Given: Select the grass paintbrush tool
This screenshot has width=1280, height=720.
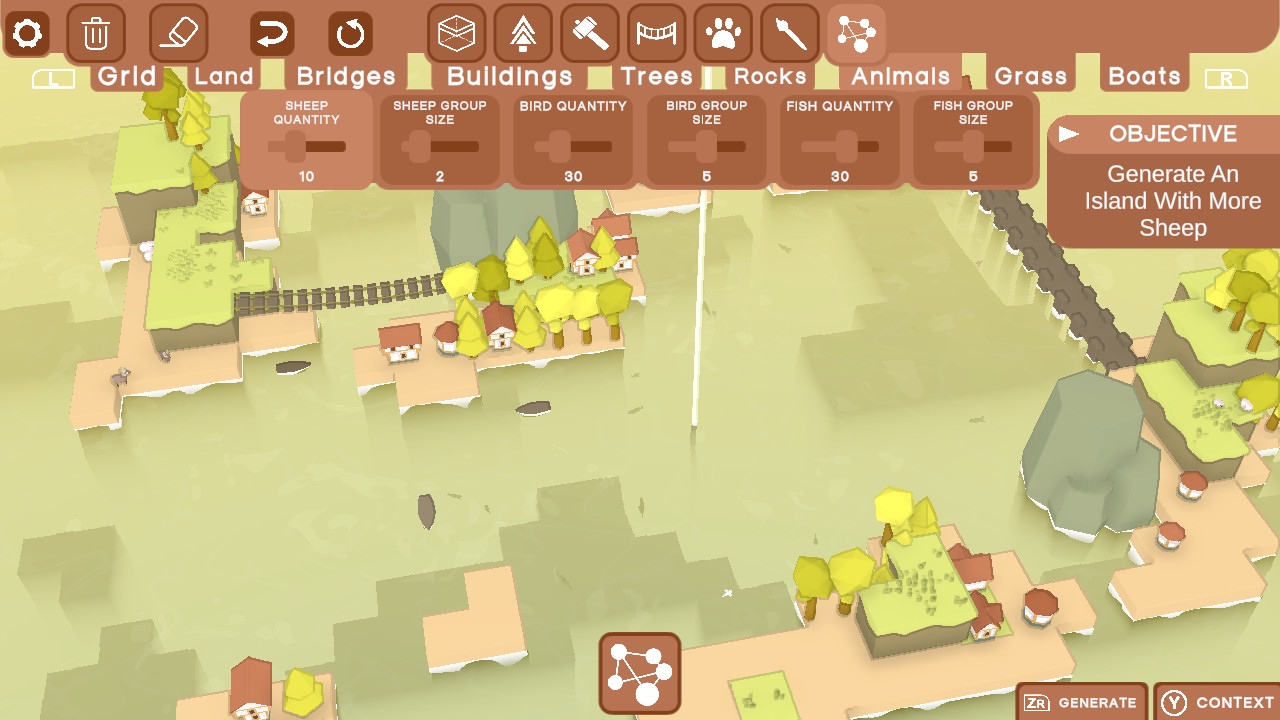Looking at the screenshot, I should 788,32.
